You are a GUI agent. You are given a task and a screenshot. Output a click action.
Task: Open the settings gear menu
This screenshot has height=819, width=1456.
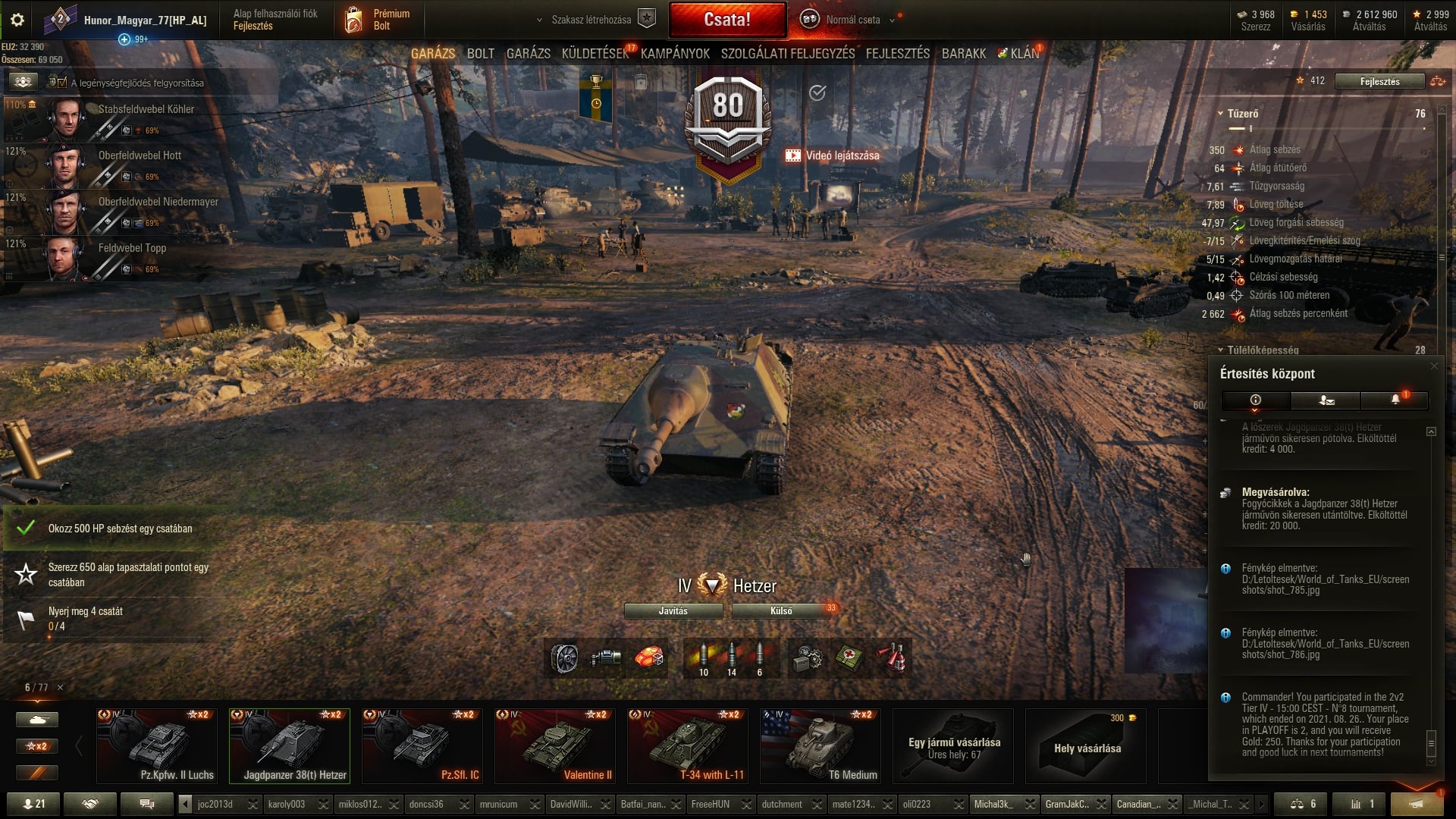17,20
